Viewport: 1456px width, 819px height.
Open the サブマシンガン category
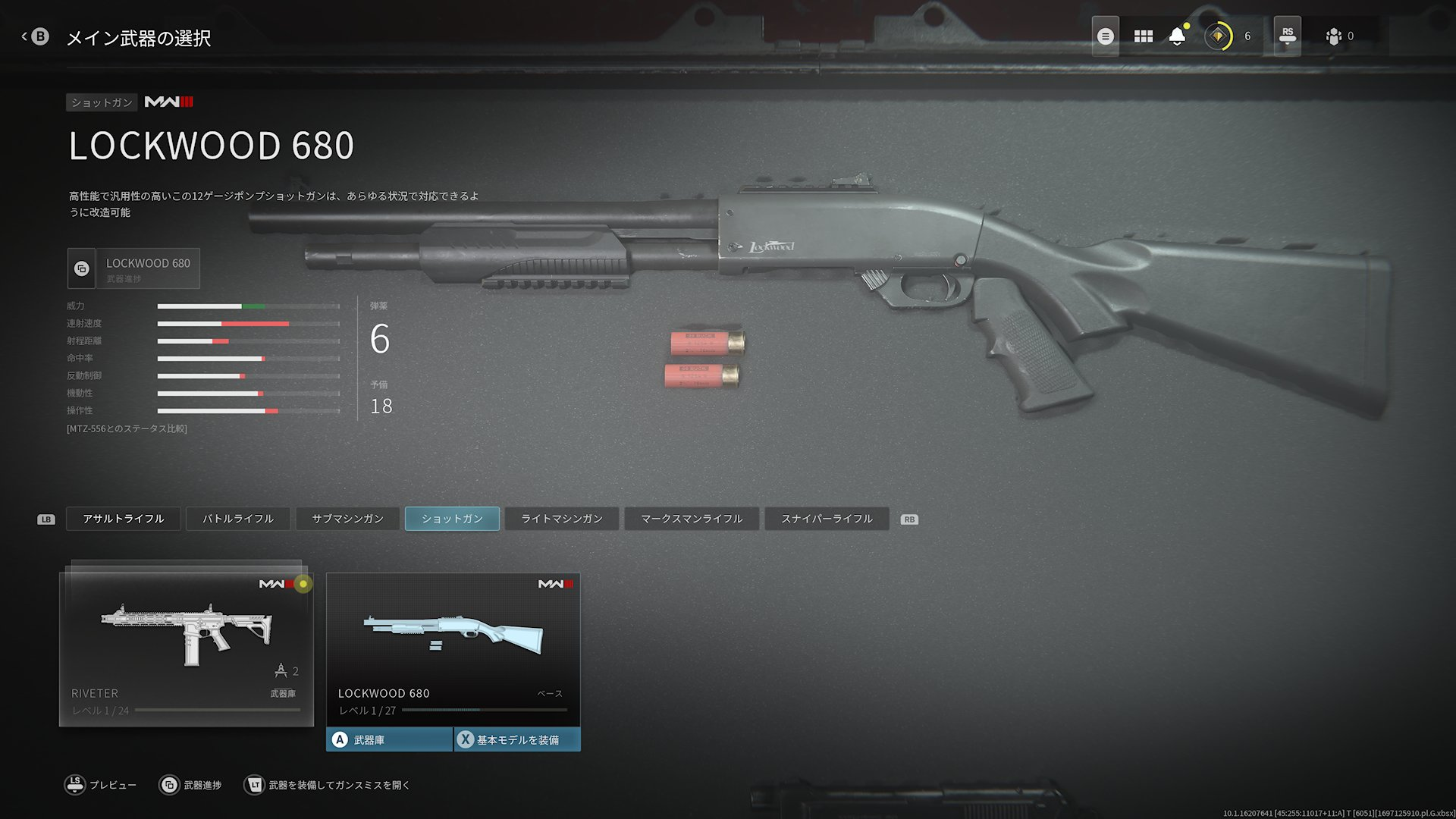coord(347,519)
